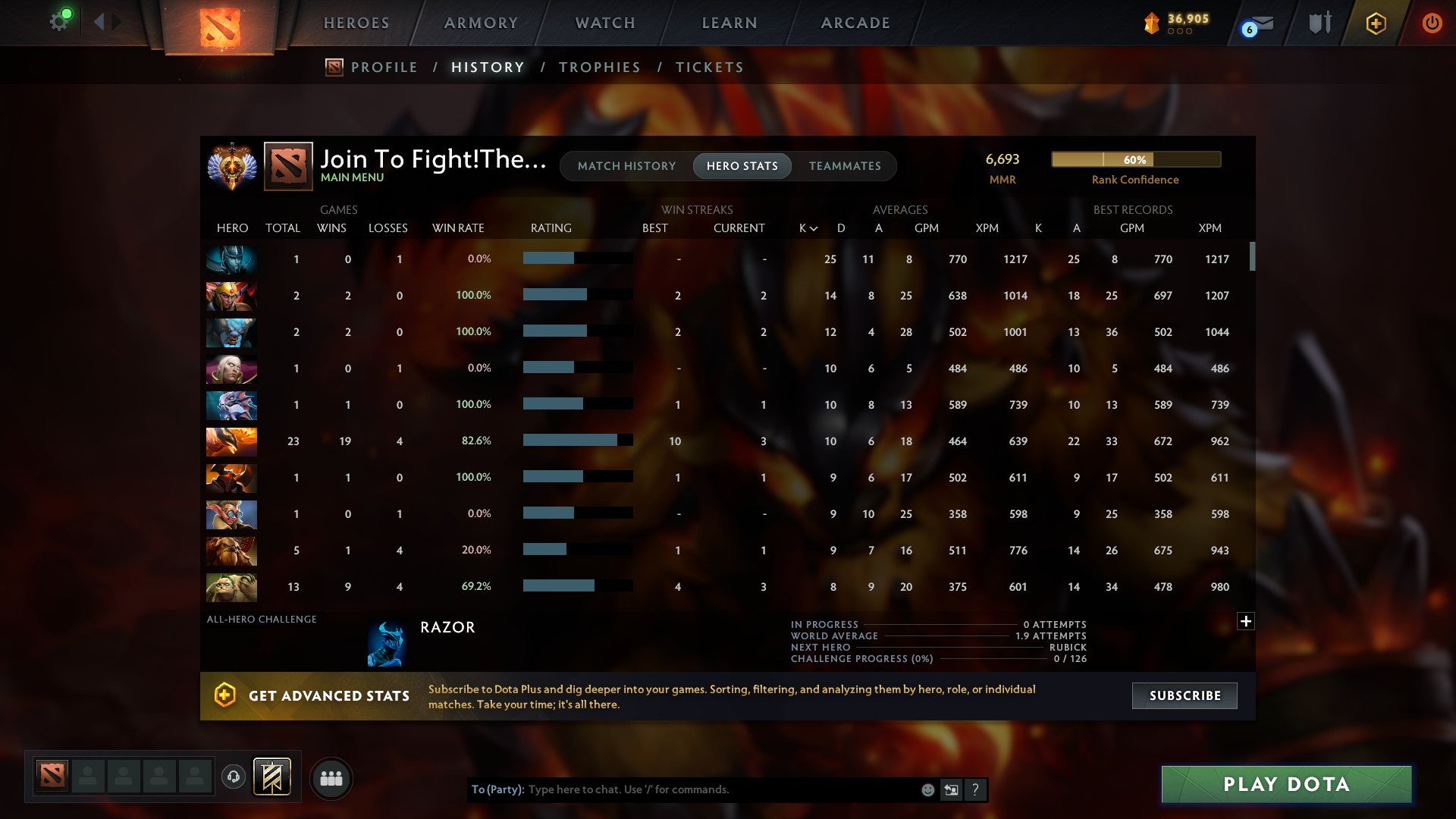
Task: Open the question mark chat help icon
Action: point(976,789)
